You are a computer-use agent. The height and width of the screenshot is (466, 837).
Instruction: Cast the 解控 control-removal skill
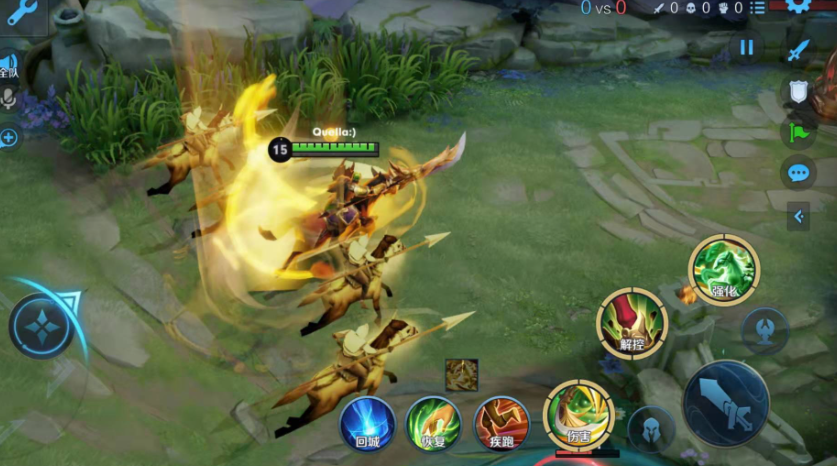(632, 324)
